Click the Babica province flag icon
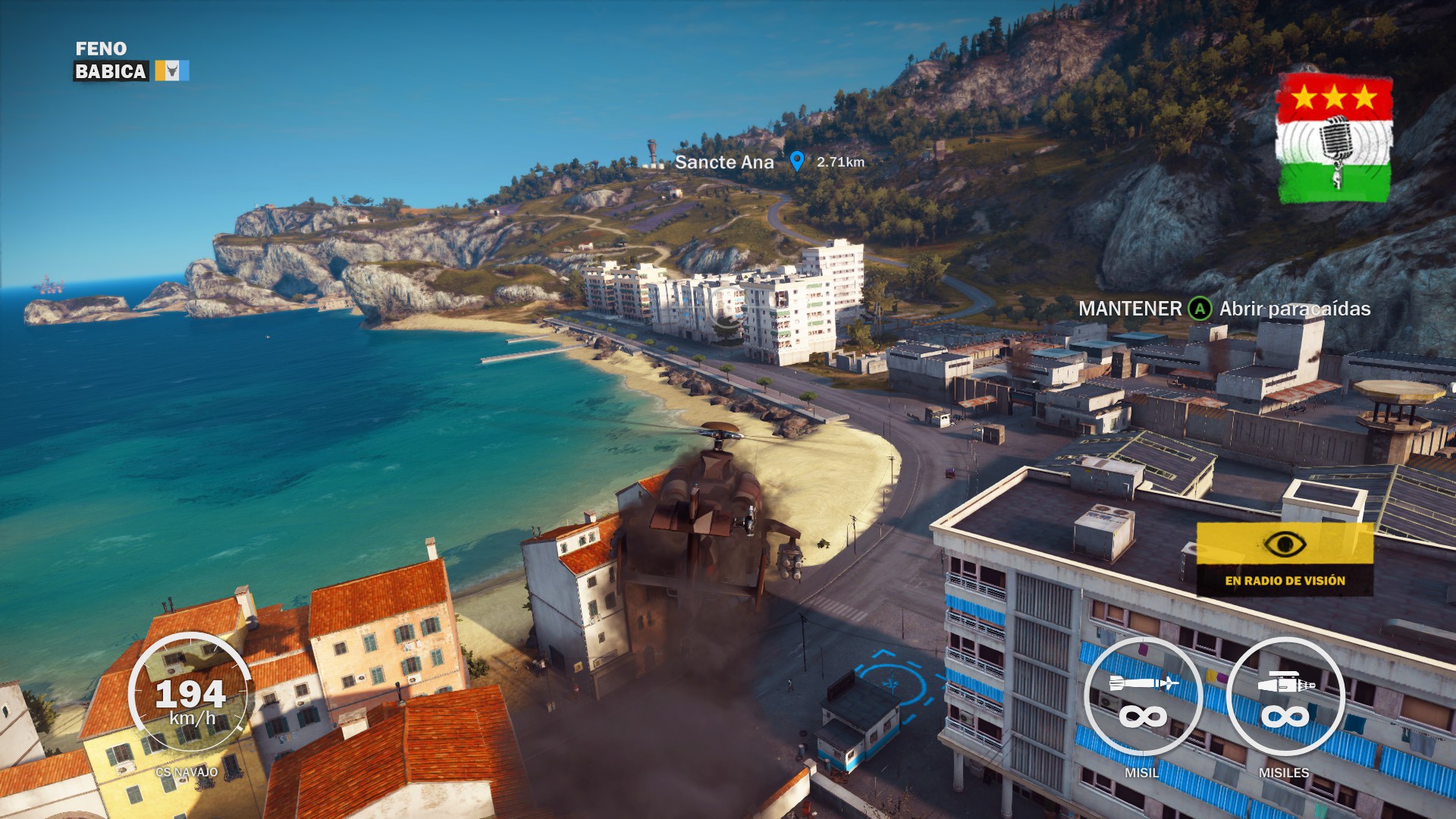 (172, 71)
